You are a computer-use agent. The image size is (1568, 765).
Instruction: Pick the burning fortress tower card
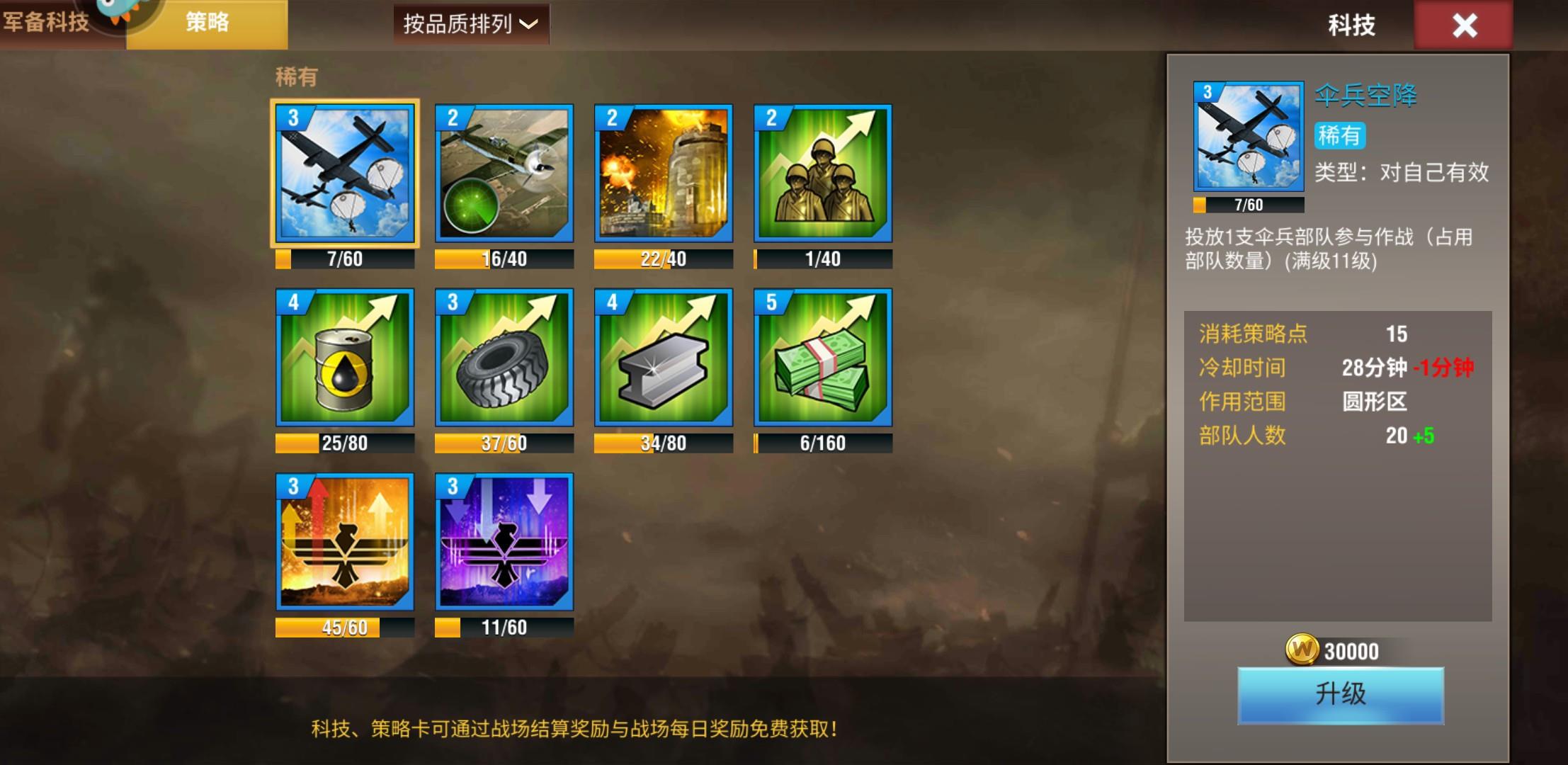[x=664, y=174]
